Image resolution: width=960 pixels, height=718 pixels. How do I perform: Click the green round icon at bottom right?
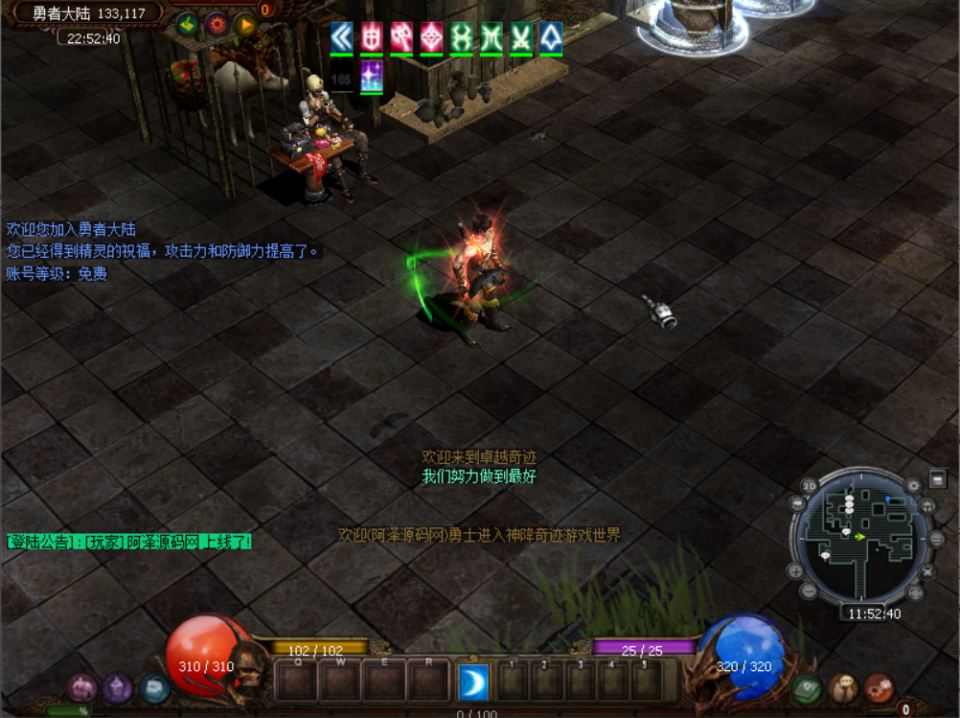(807, 688)
